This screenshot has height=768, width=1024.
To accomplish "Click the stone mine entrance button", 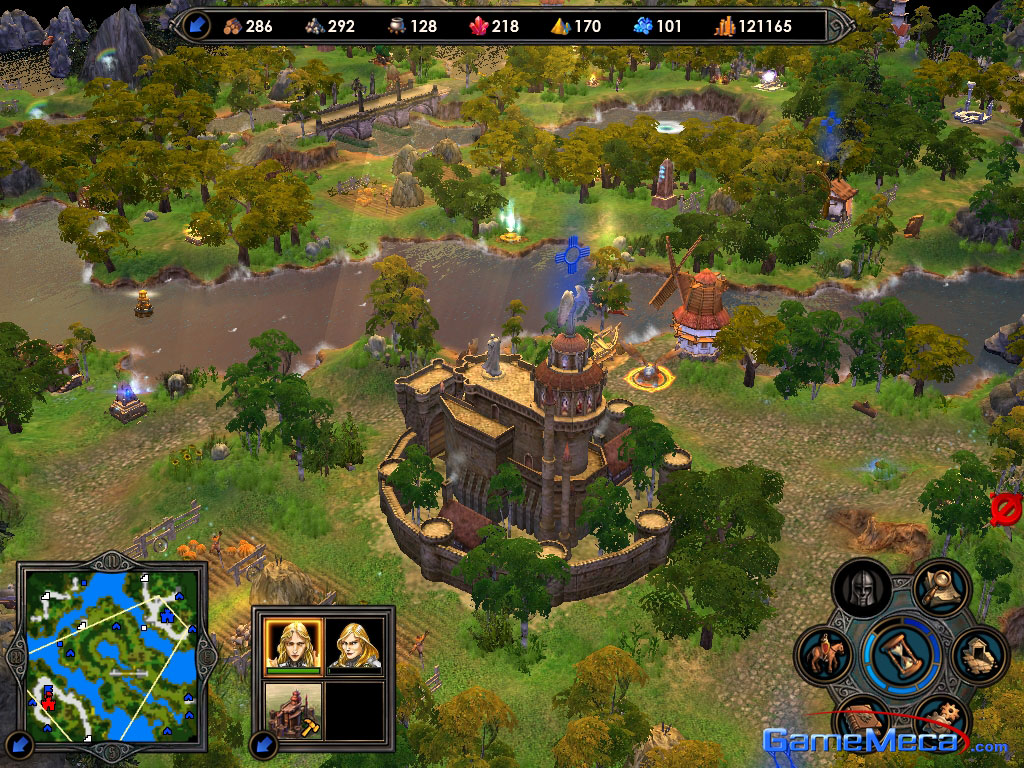I will [977, 656].
